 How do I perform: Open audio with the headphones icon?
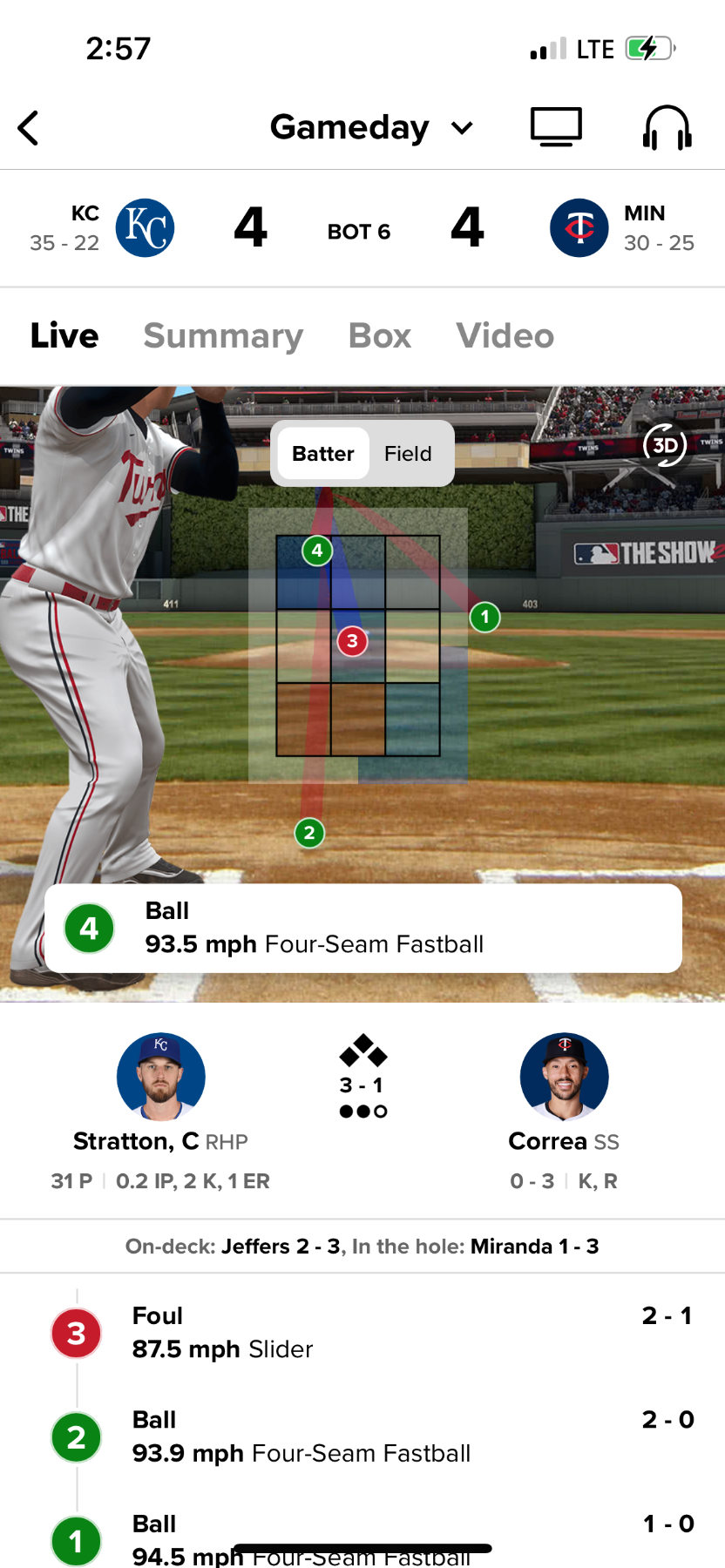pyautogui.click(x=667, y=128)
